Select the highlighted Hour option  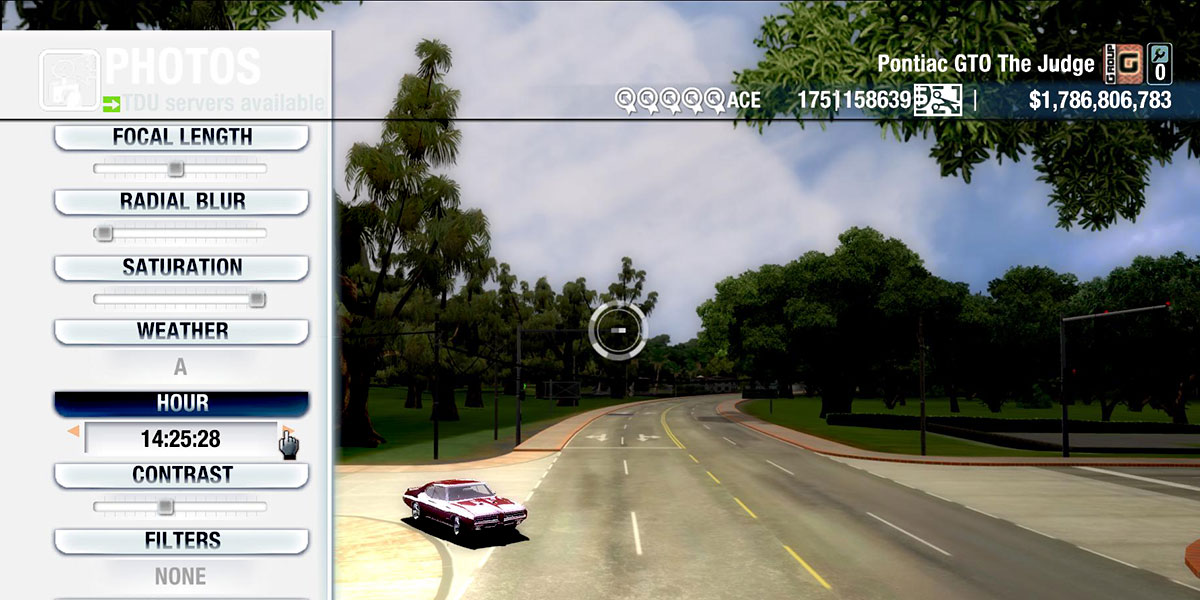[x=181, y=403]
